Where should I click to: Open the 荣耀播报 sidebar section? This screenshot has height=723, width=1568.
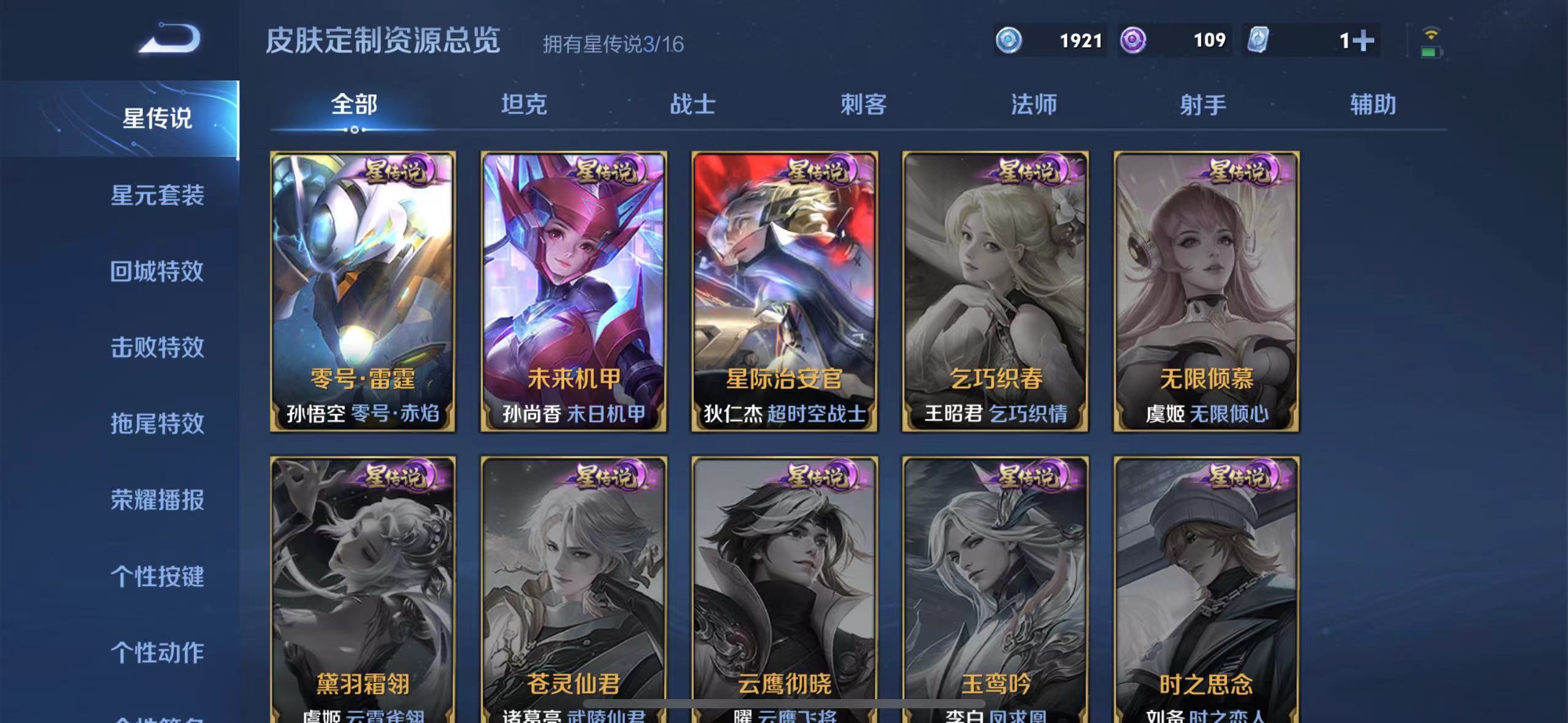coord(158,500)
